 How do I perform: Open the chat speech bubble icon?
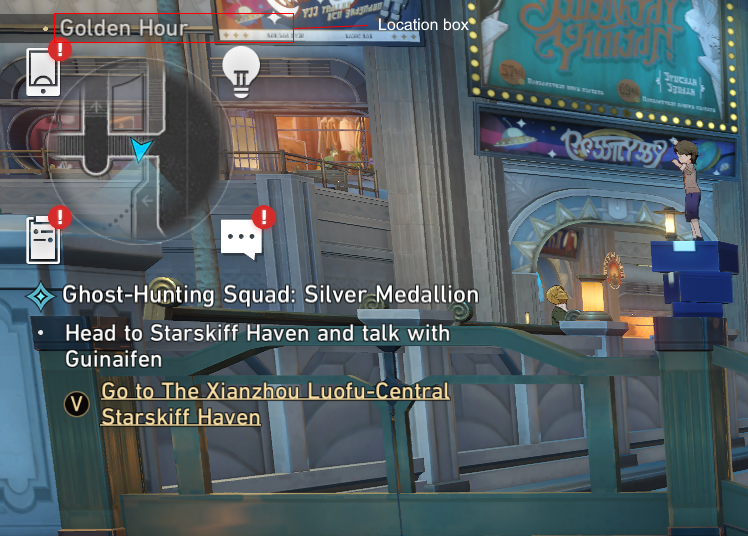pyautogui.click(x=241, y=240)
